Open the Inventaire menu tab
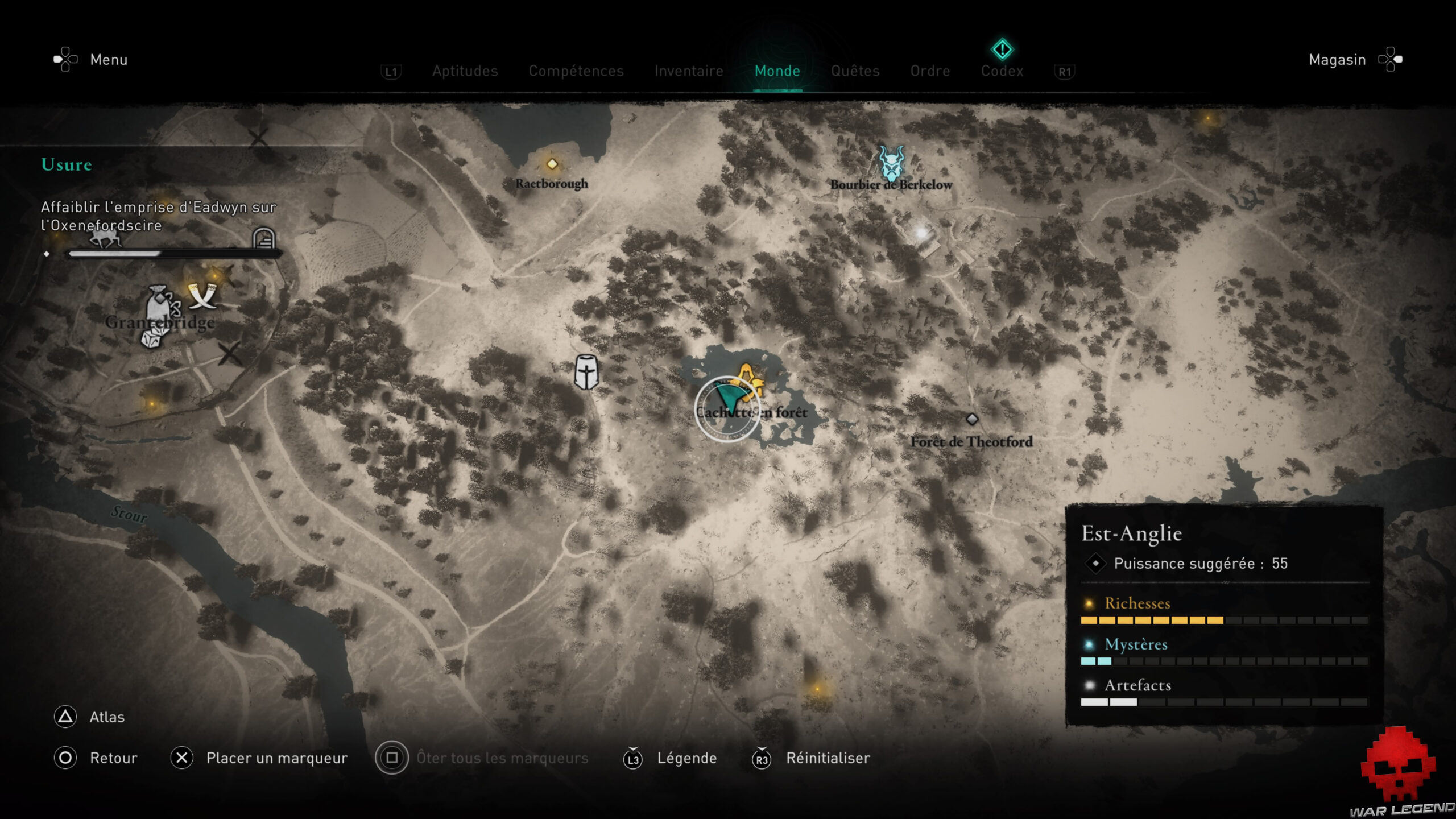The height and width of the screenshot is (819, 1456). (x=689, y=71)
